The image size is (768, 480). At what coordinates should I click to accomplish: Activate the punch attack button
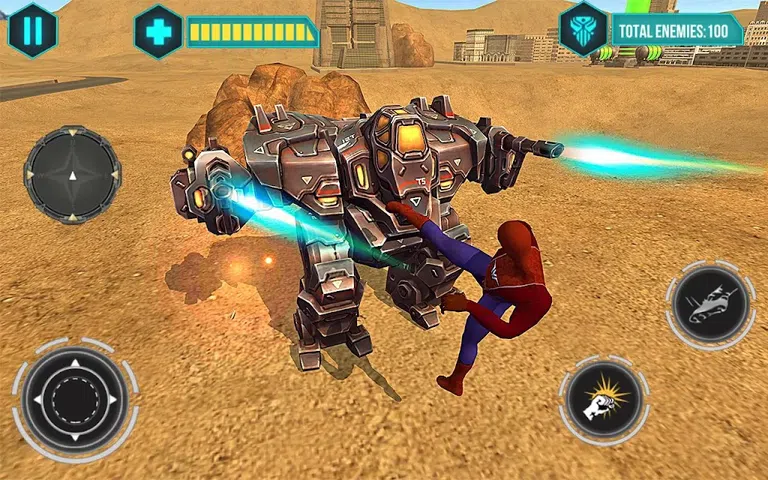click(604, 401)
